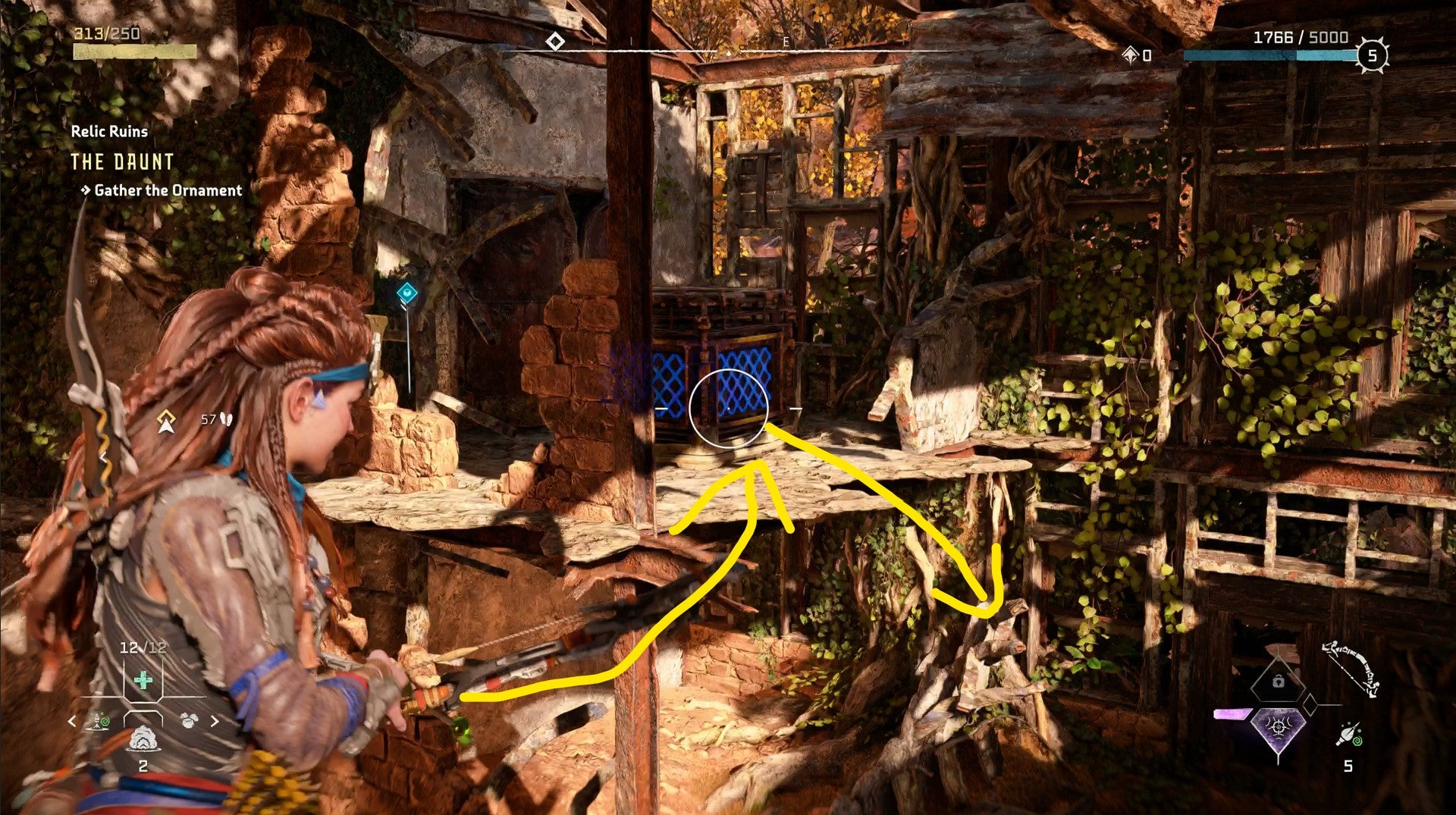Click the right arrow to cycle tools
The height and width of the screenshot is (815, 1456).
[215, 721]
